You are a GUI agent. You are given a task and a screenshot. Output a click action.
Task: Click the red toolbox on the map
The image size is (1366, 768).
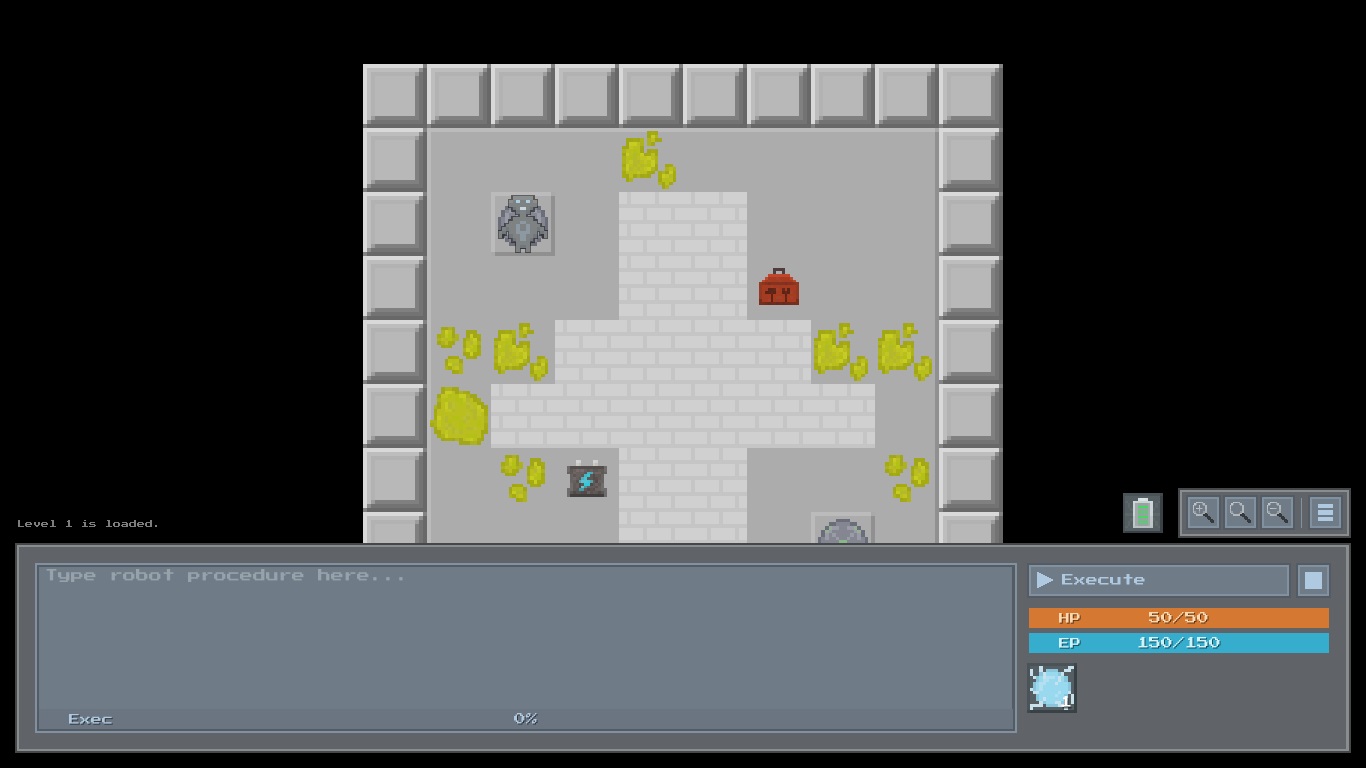coord(778,287)
